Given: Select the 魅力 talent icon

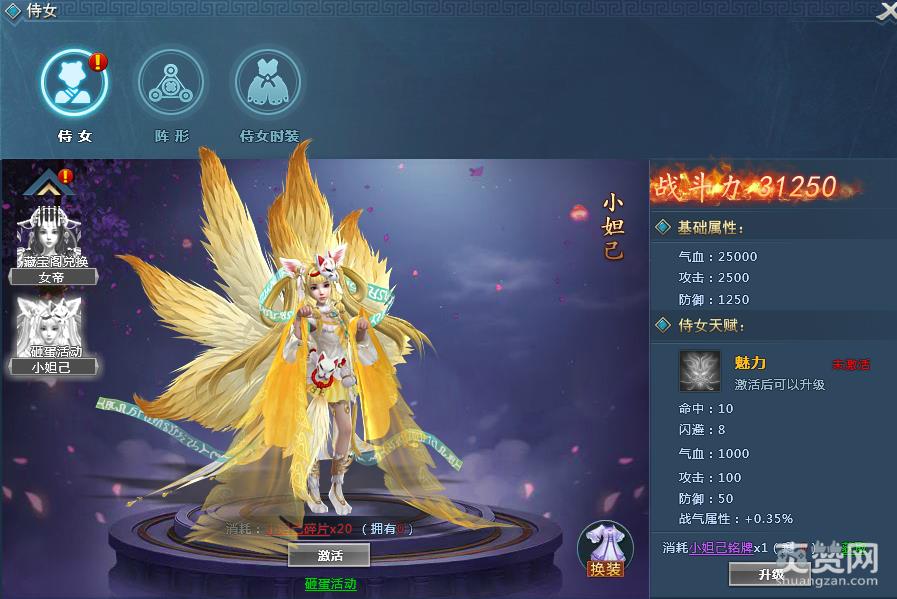Looking at the screenshot, I should (699, 370).
